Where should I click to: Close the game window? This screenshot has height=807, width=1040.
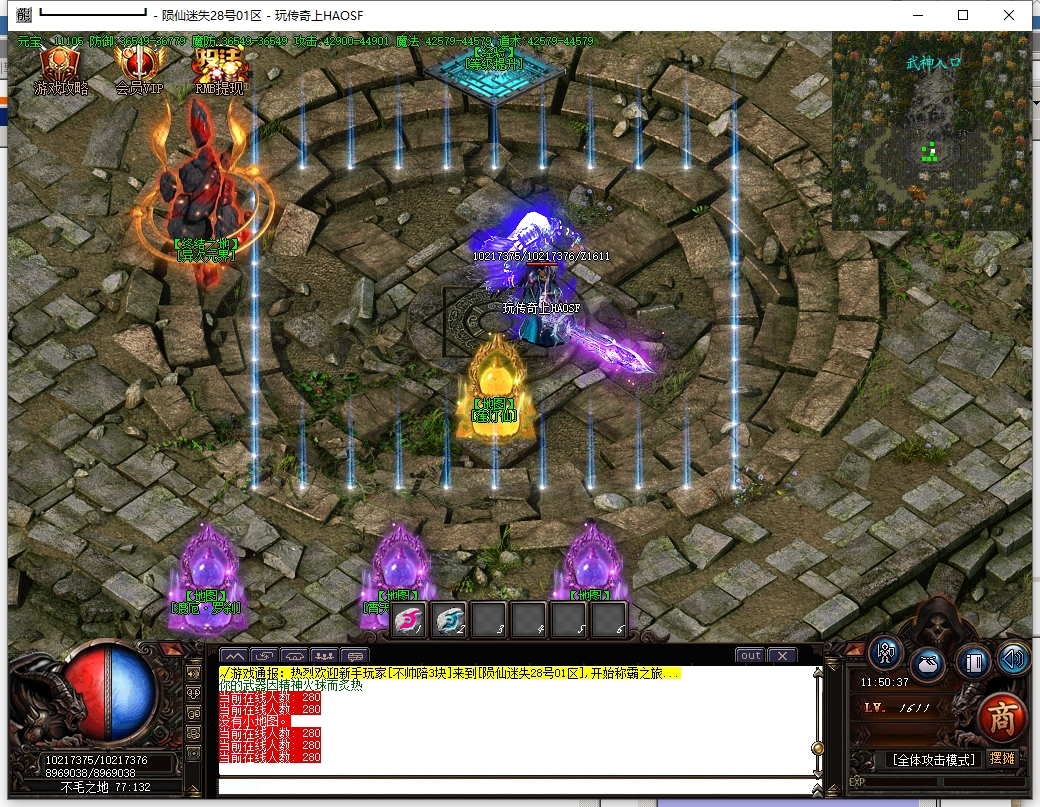[1009, 15]
